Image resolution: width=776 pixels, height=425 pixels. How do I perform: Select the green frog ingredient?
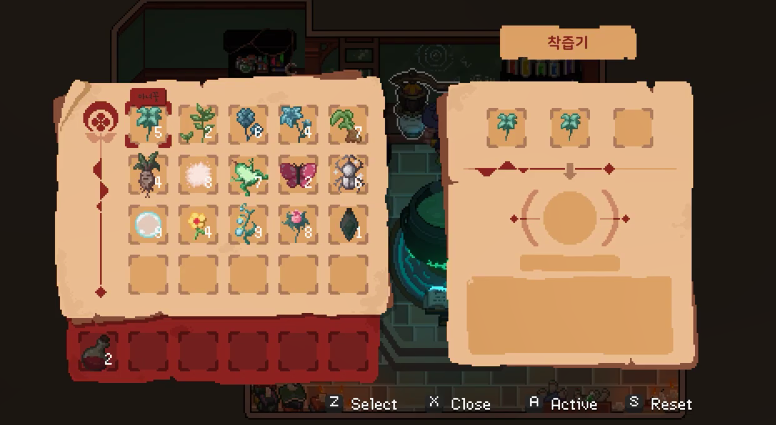coord(248,174)
